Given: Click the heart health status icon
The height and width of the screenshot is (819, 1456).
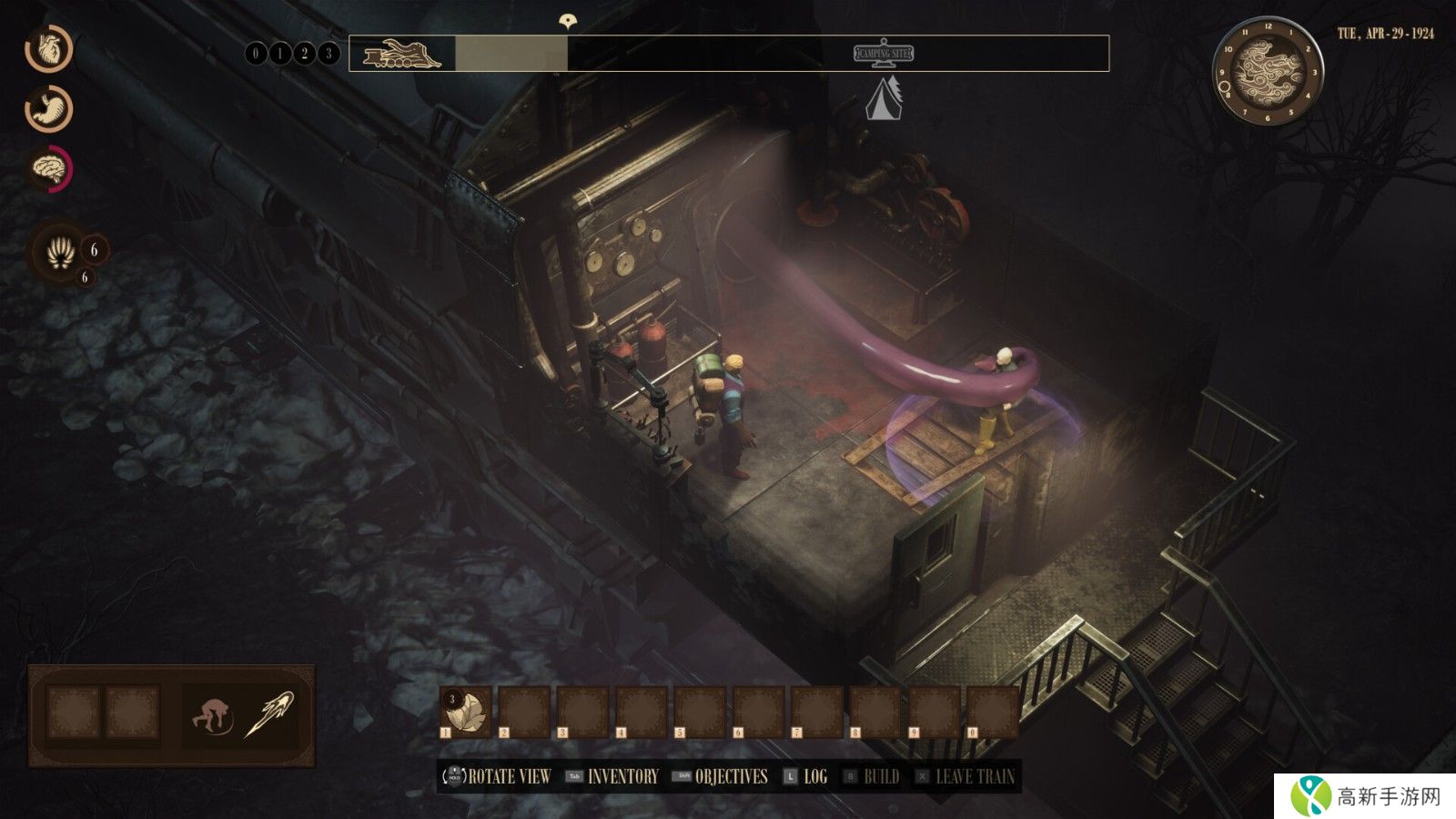Looking at the screenshot, I should pyautogui.click(x=48, y=49).
